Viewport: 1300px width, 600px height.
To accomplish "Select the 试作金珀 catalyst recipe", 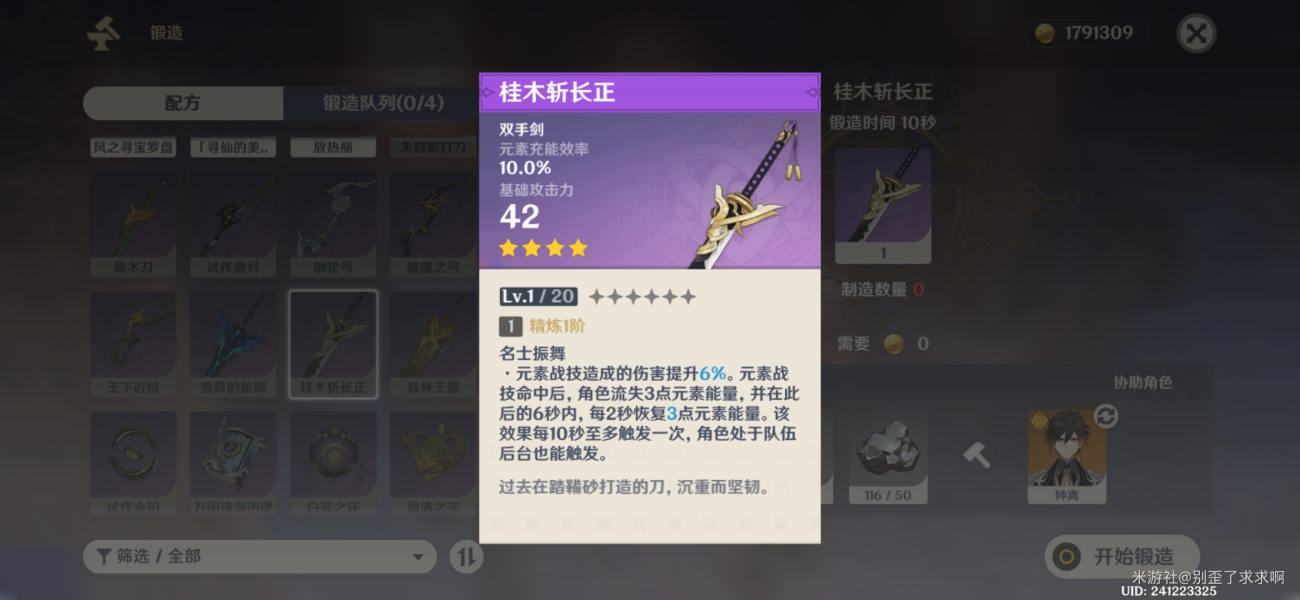I will coord(133,462).
